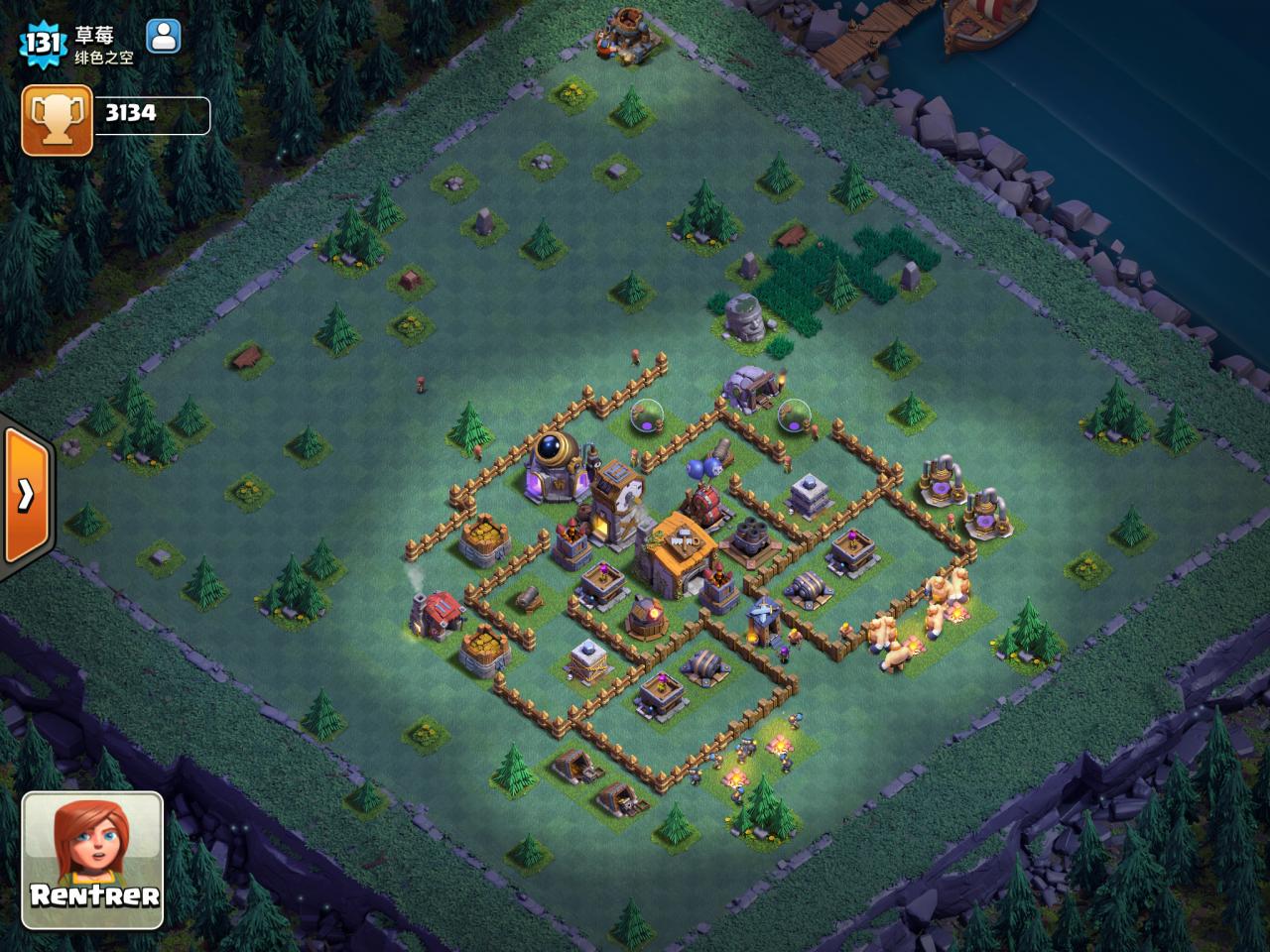The height and width of the screenshot is (952, 1270).
Task: Expand the orange side arrow panel
Action: coord(26,495)
